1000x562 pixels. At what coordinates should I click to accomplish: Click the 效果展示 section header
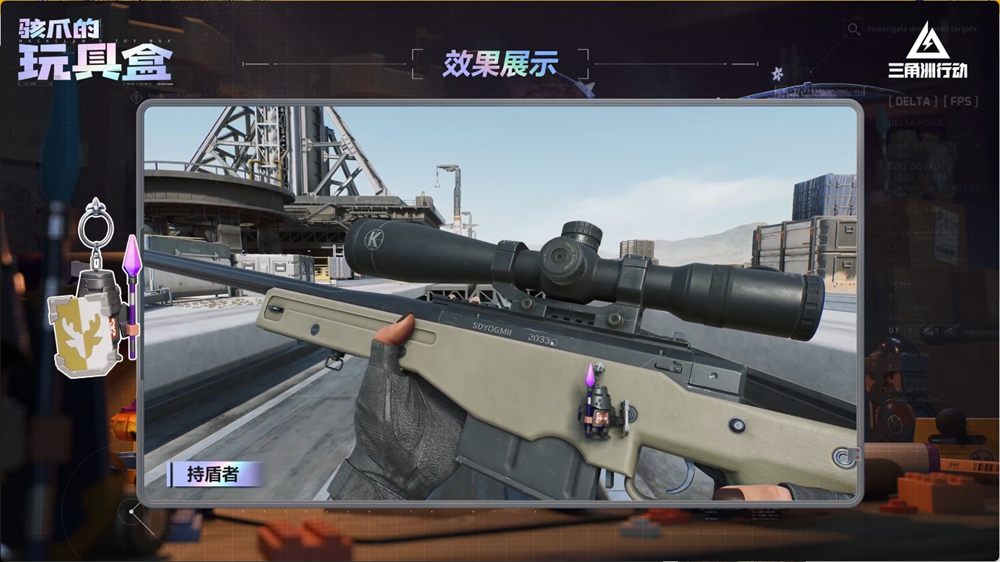[x=500, y=64]
